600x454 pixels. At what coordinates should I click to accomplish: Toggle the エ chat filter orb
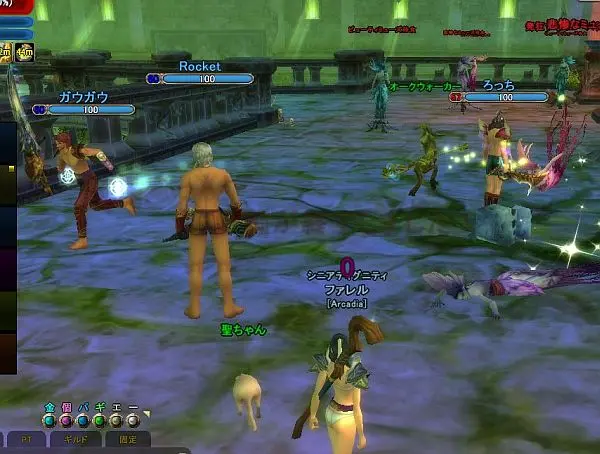pyautogui.click(x=118, y=421)
